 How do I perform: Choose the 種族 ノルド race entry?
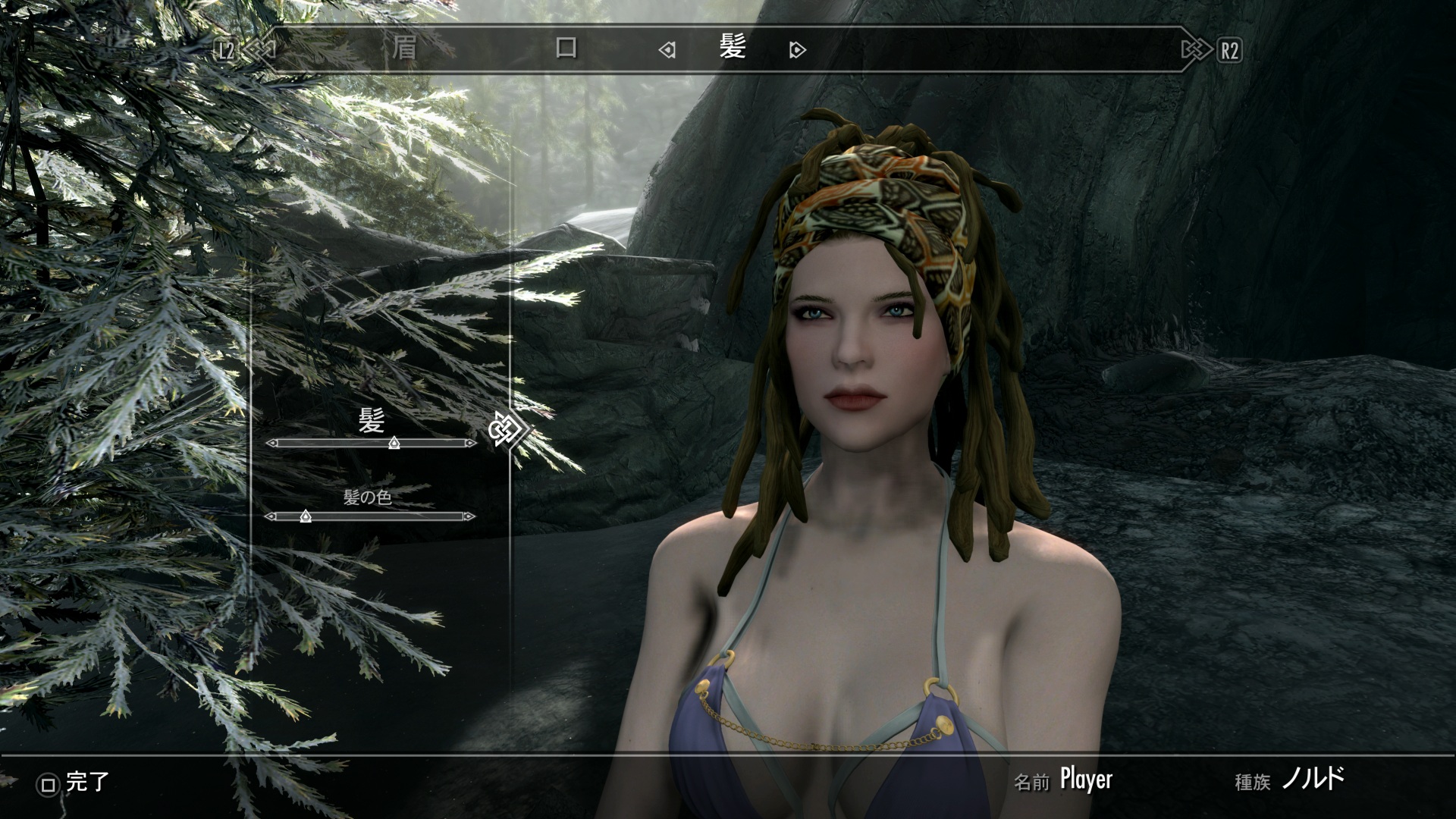pos(1313,779)
